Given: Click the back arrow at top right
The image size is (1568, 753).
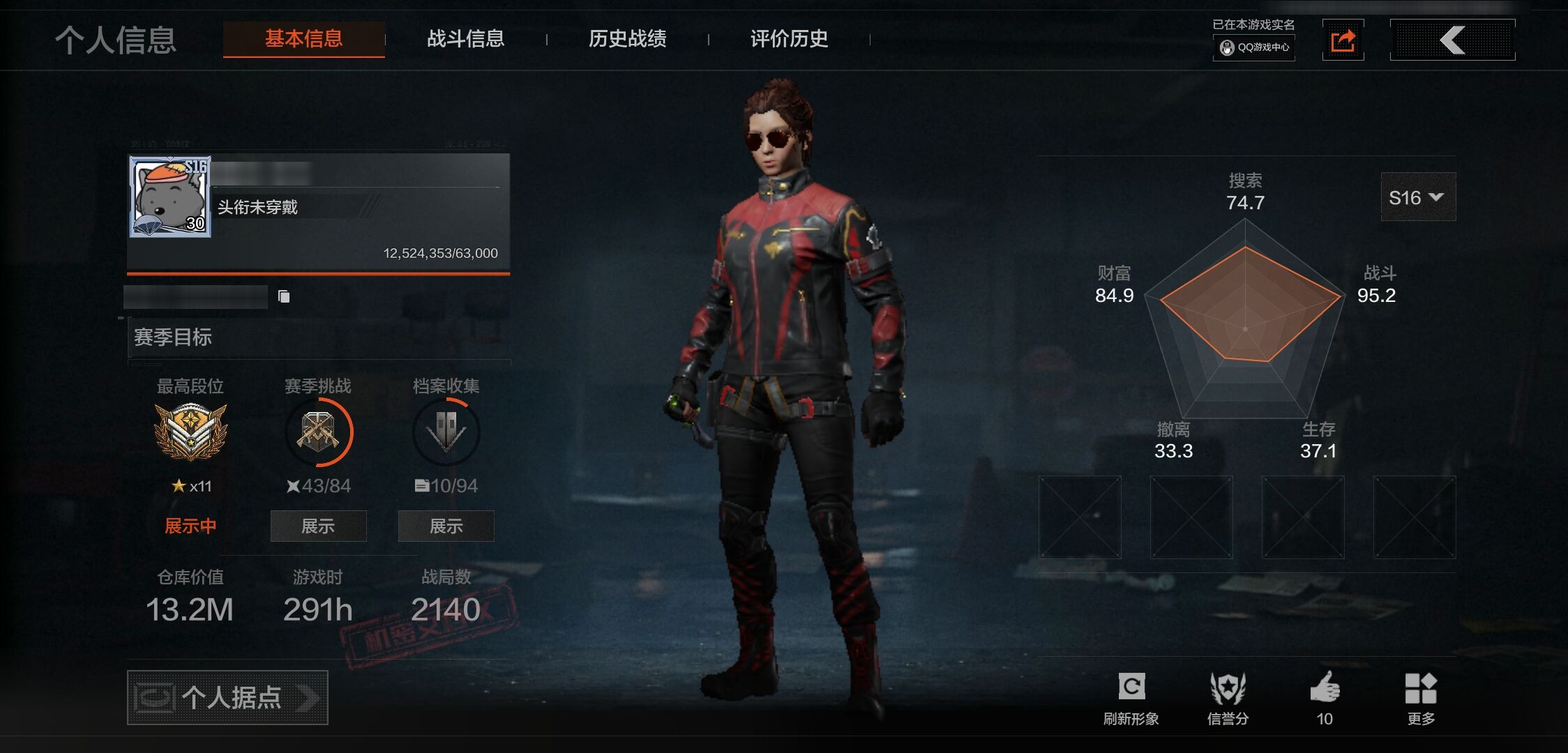Looking at the screenshot, I should [x=1452, y=40].
